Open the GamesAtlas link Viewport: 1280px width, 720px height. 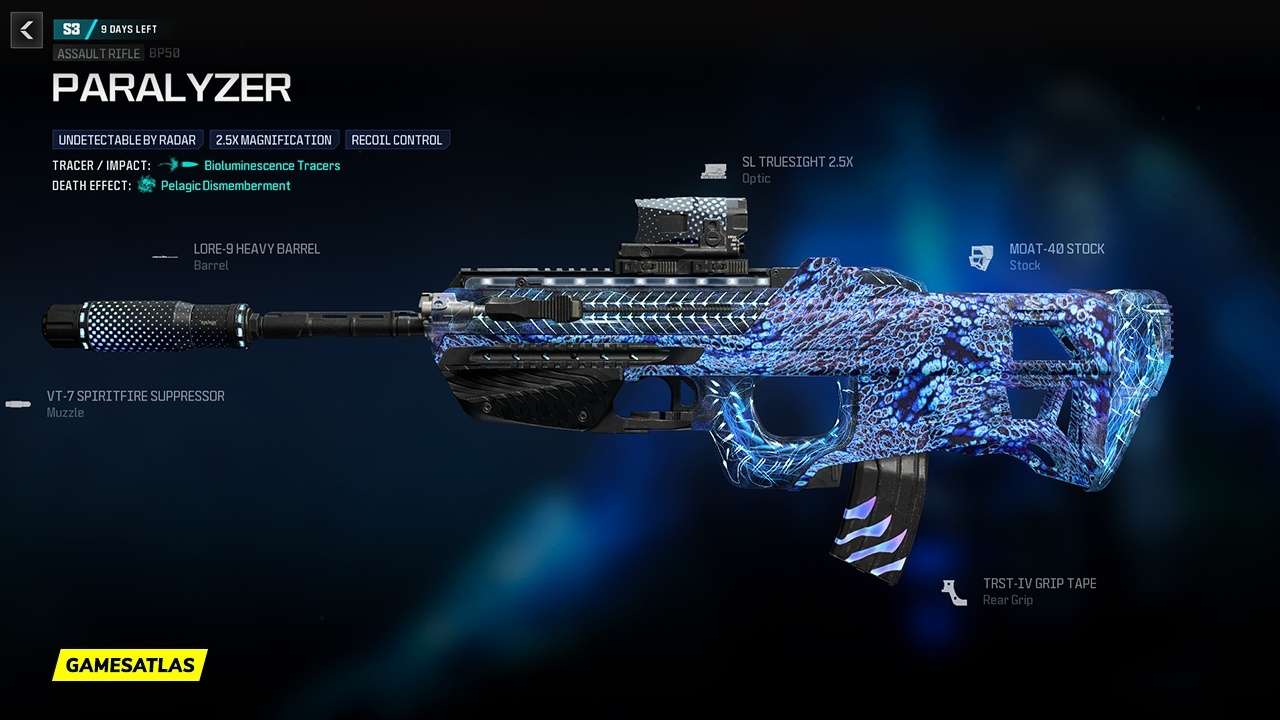click(130, 665)
